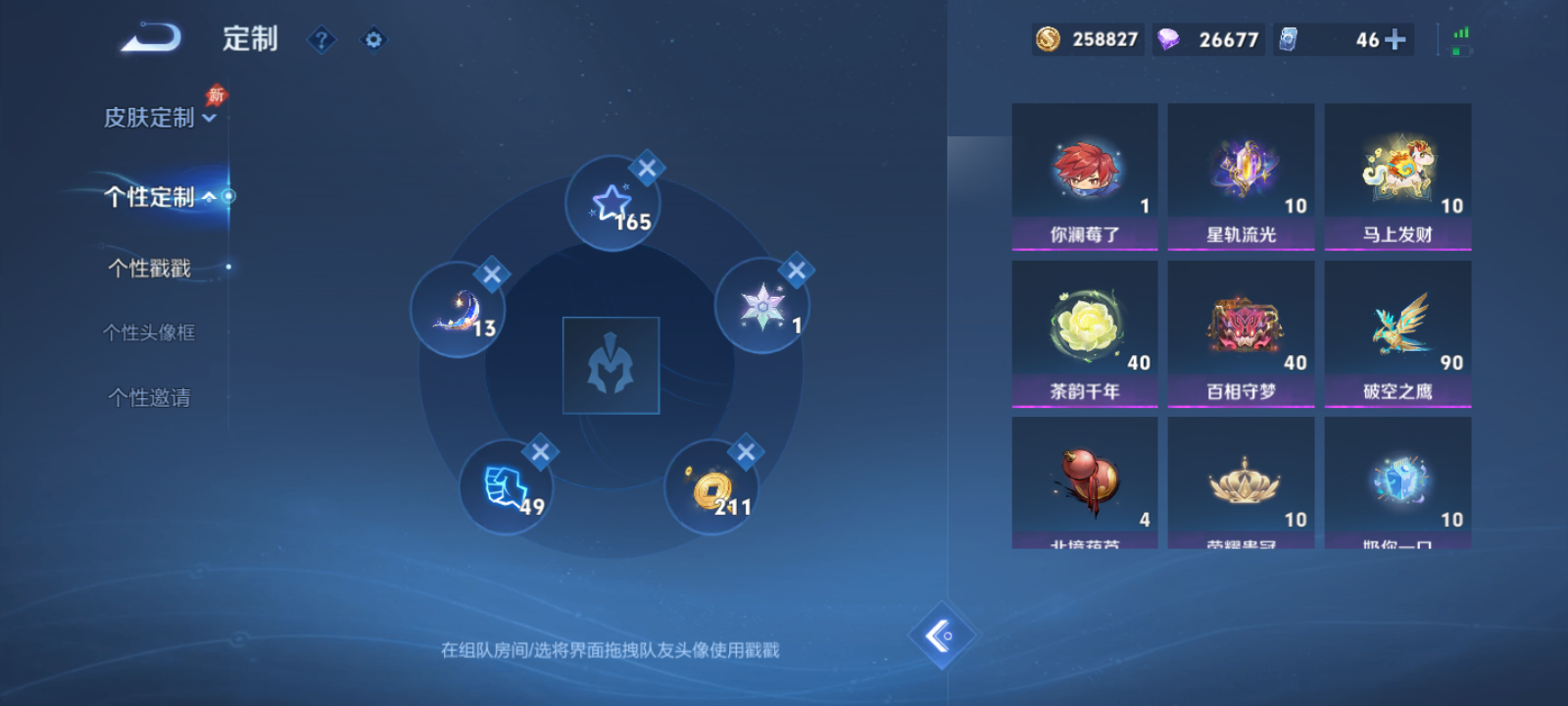
Task: Open help via the question mark icon
Action: [321, 39]
